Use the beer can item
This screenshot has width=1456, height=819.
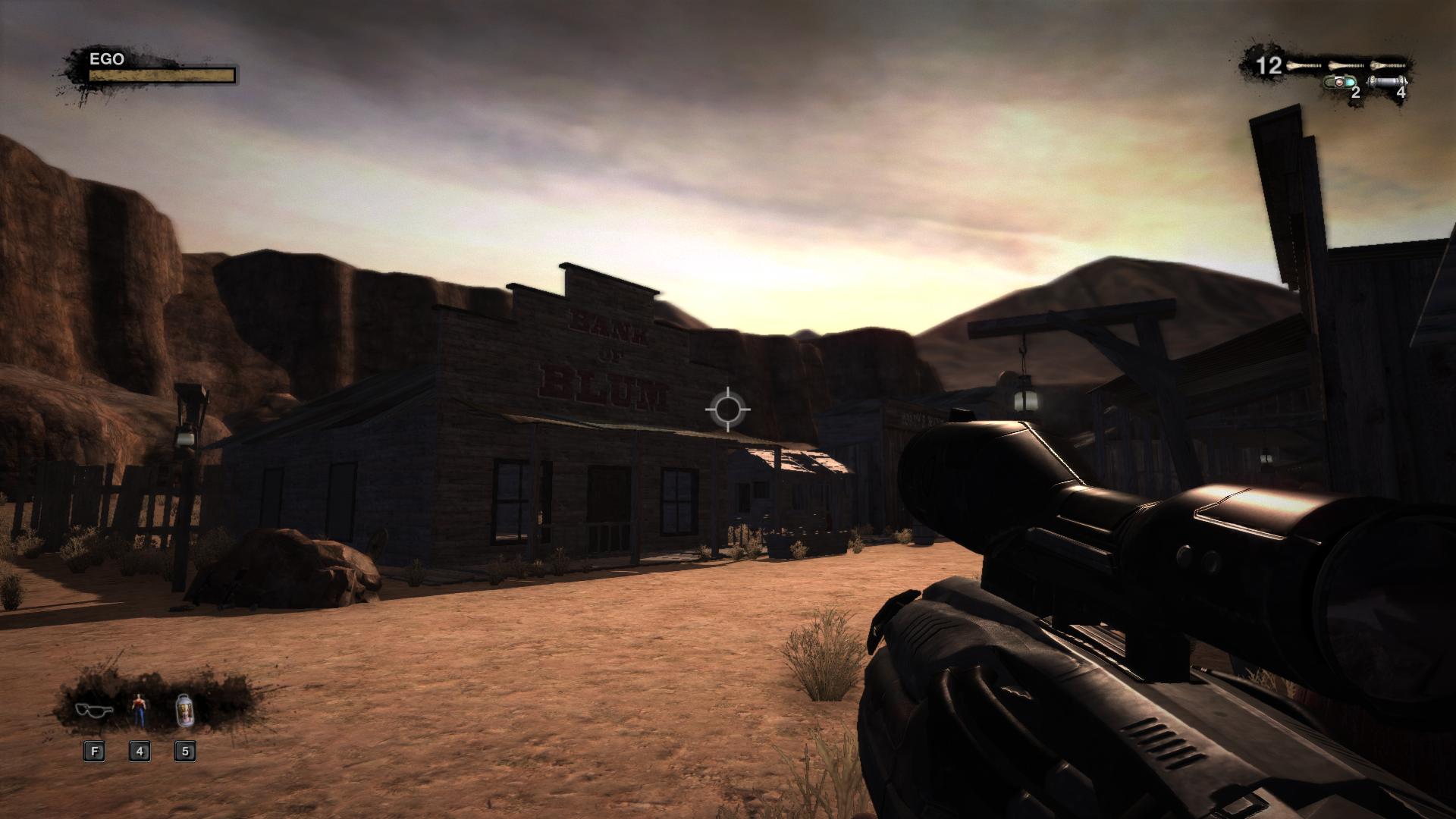[x=184, y=709]
